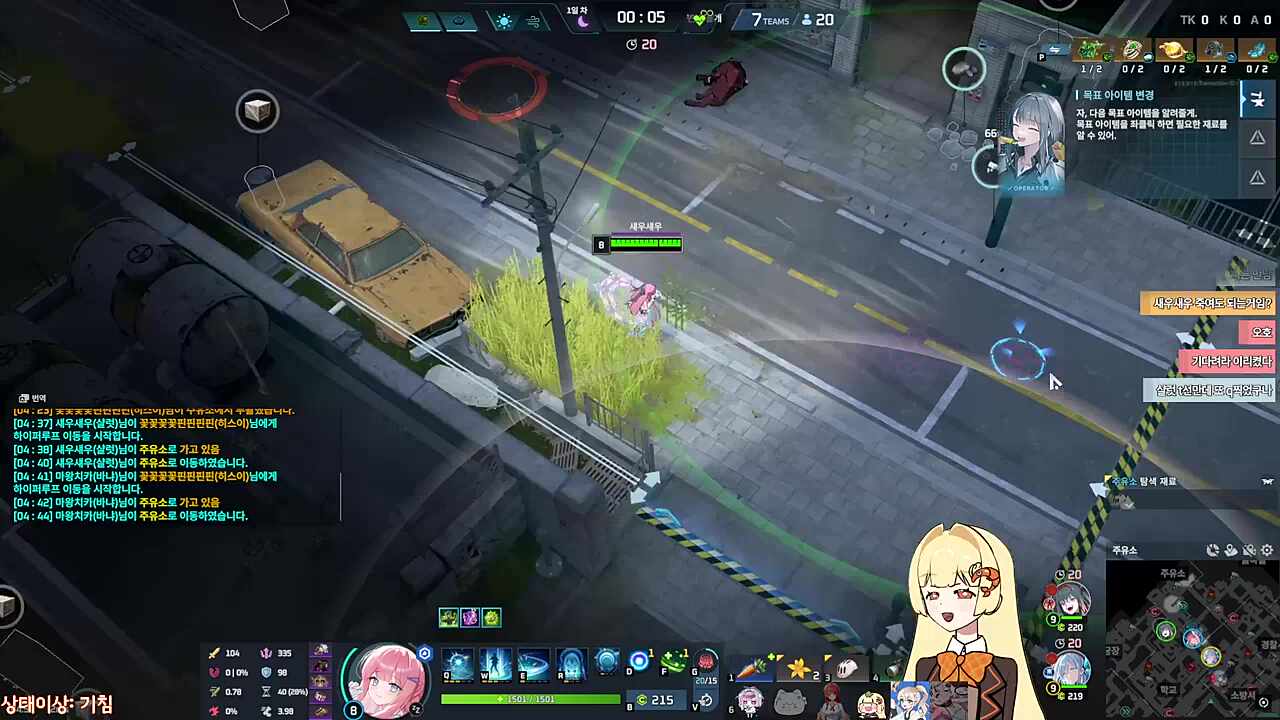Click the 0/2 golden fish target item
This screenshot has width=1280, height=720.
[1172, 50]
